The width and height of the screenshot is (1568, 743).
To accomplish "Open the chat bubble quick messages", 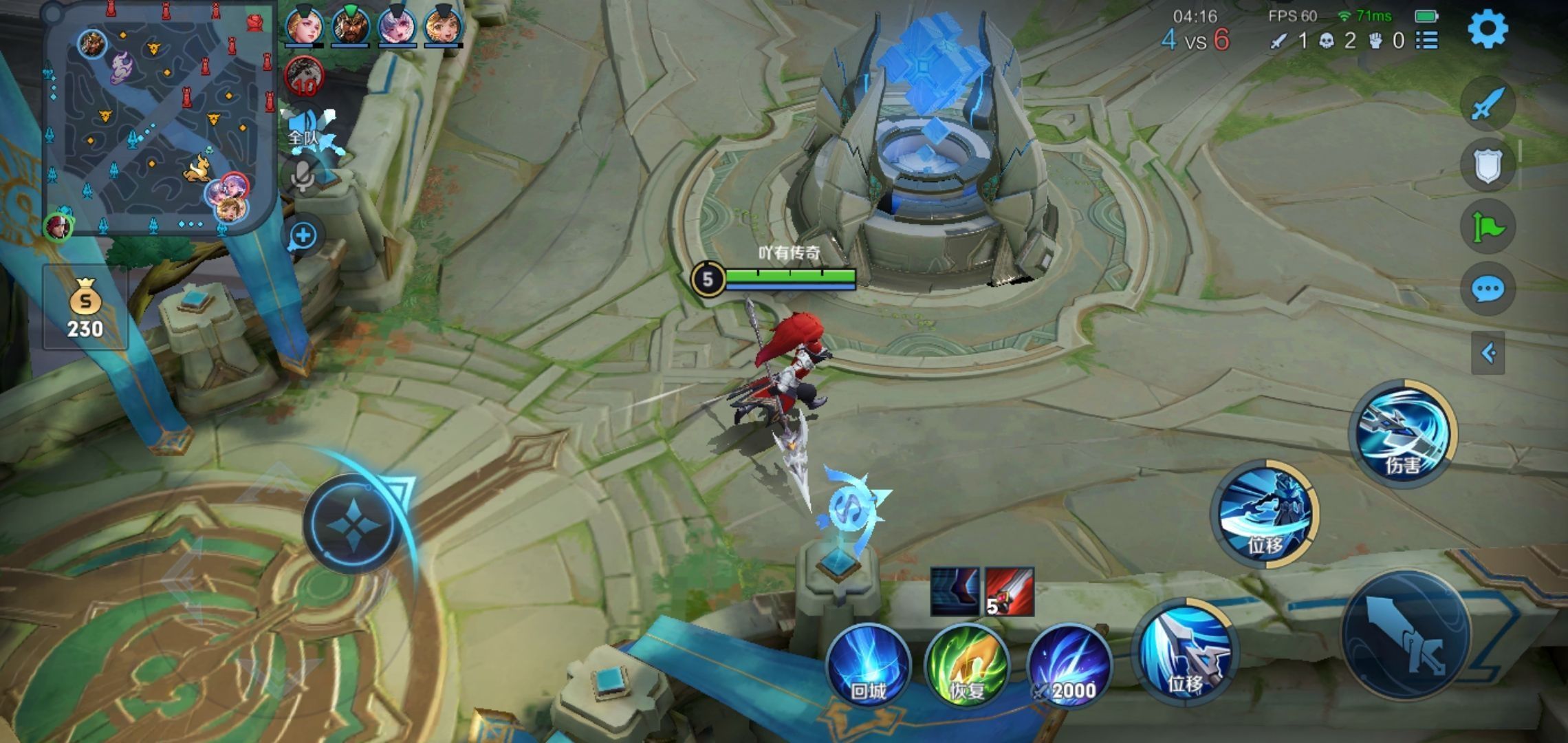I will [1488, 289].
